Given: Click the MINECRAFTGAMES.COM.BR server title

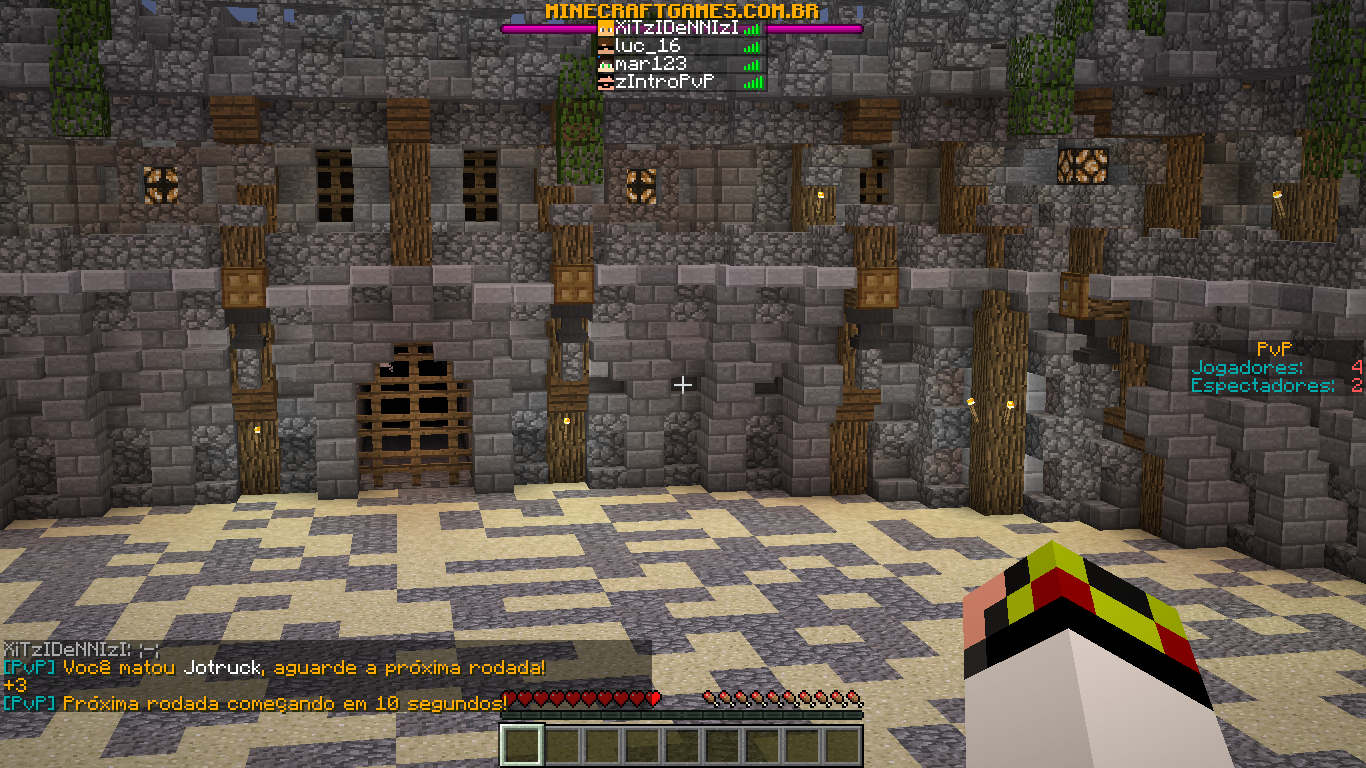Looking at the screenshot, I should (682, 10).
